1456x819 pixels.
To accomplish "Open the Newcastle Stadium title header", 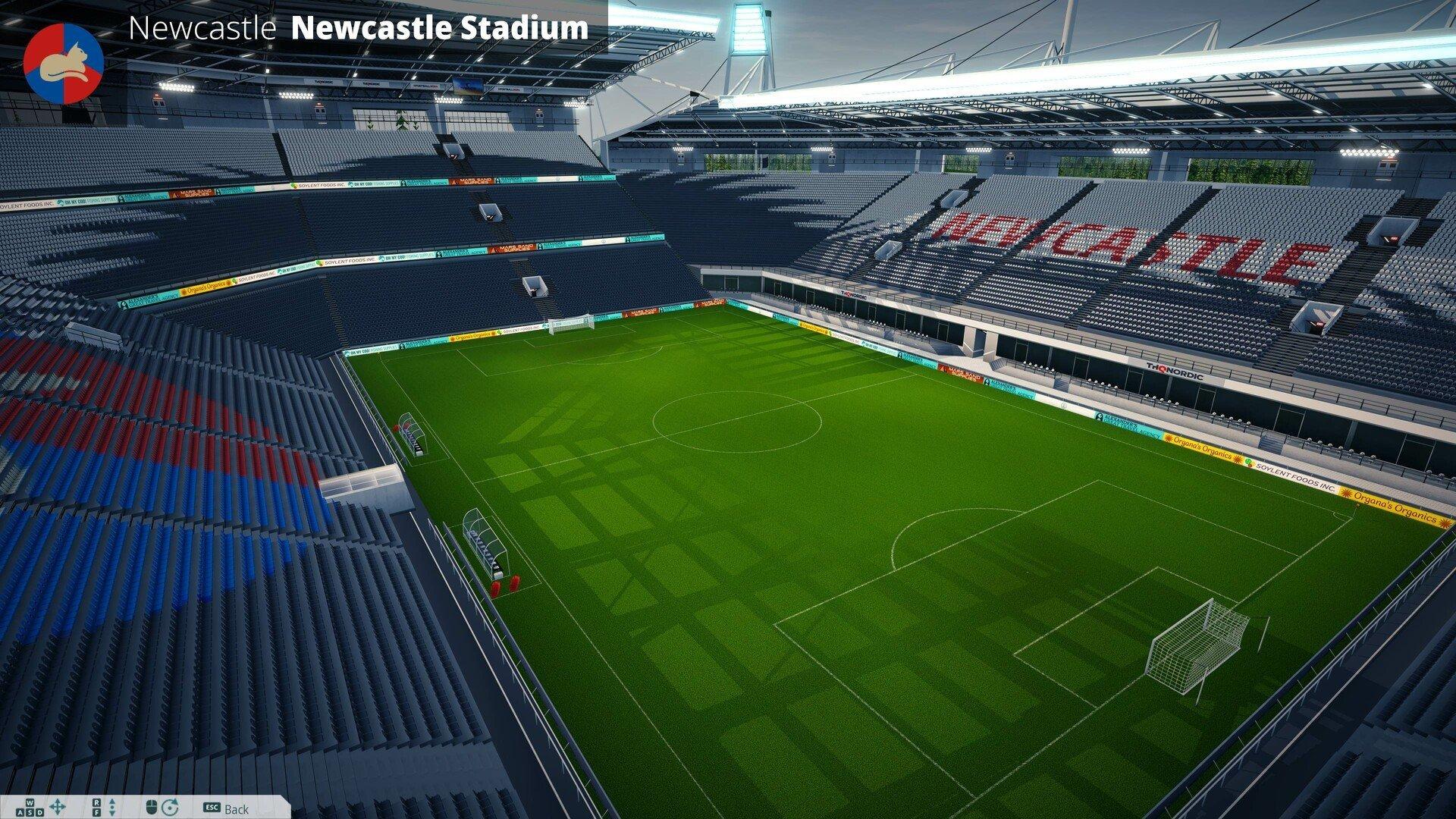I will point(440,30).
